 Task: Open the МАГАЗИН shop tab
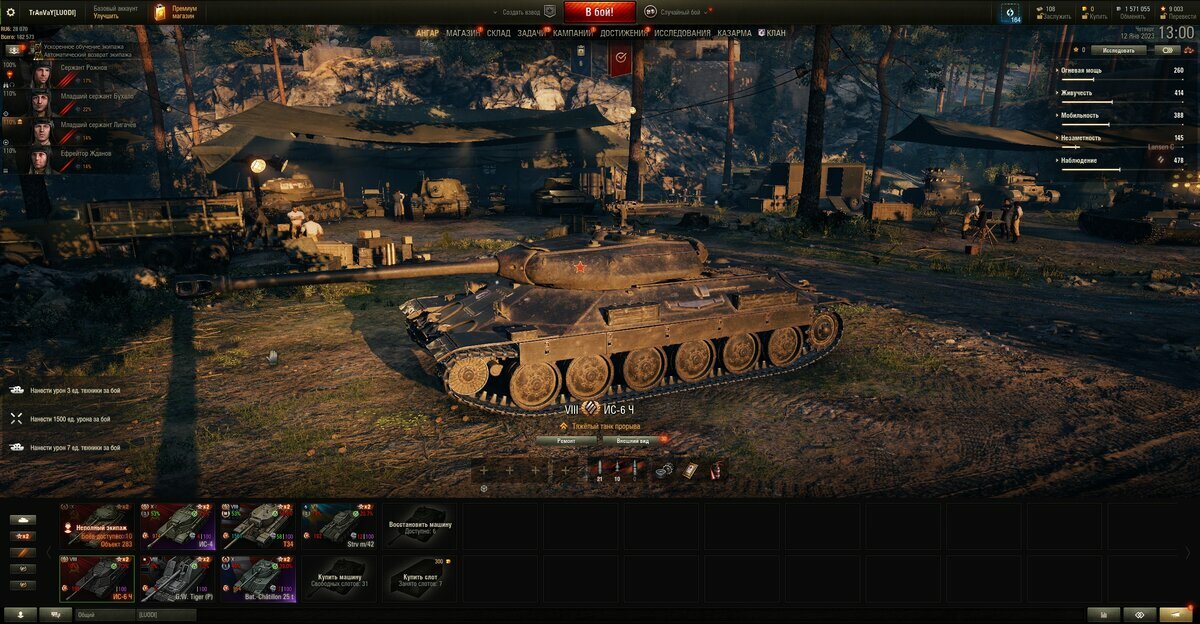tap(462, 33)
